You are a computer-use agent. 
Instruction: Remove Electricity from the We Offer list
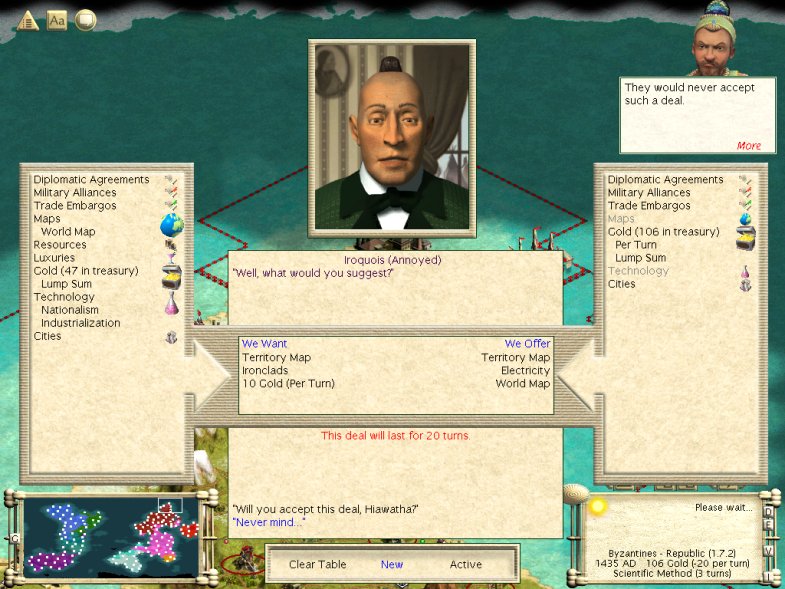[x=525, y=371]
